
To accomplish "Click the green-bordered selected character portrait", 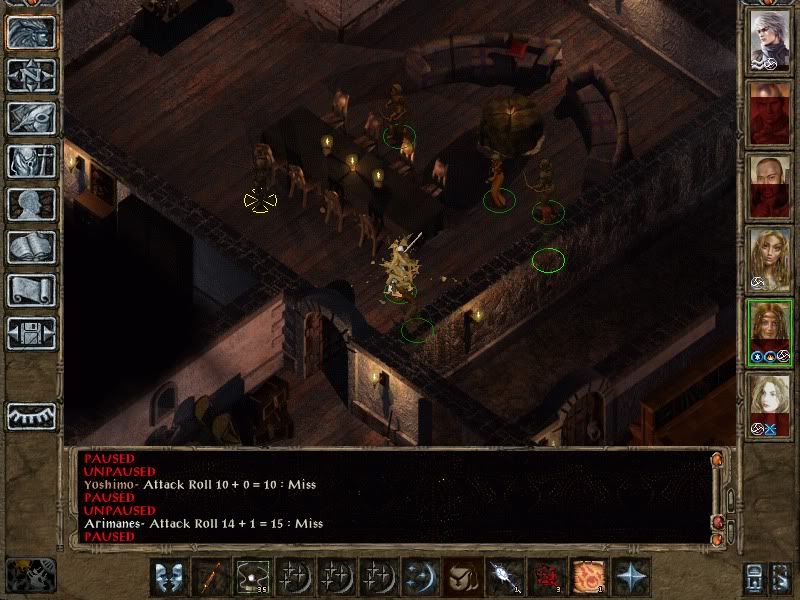I will 770,332.
